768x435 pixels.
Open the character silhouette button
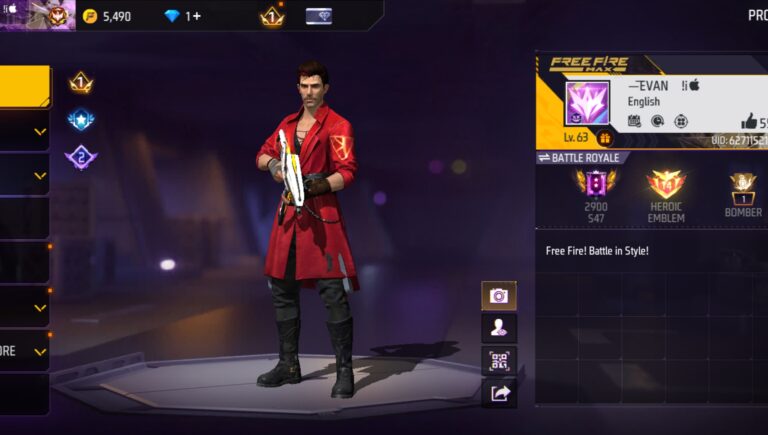(x=499, y=327)
